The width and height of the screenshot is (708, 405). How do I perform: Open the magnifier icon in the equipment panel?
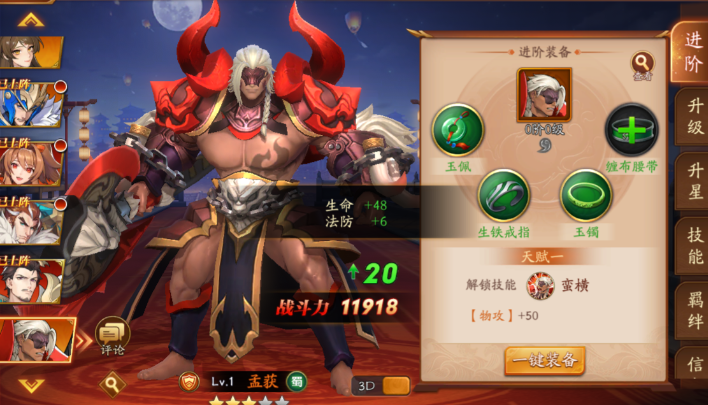click(x=643, y=67)
